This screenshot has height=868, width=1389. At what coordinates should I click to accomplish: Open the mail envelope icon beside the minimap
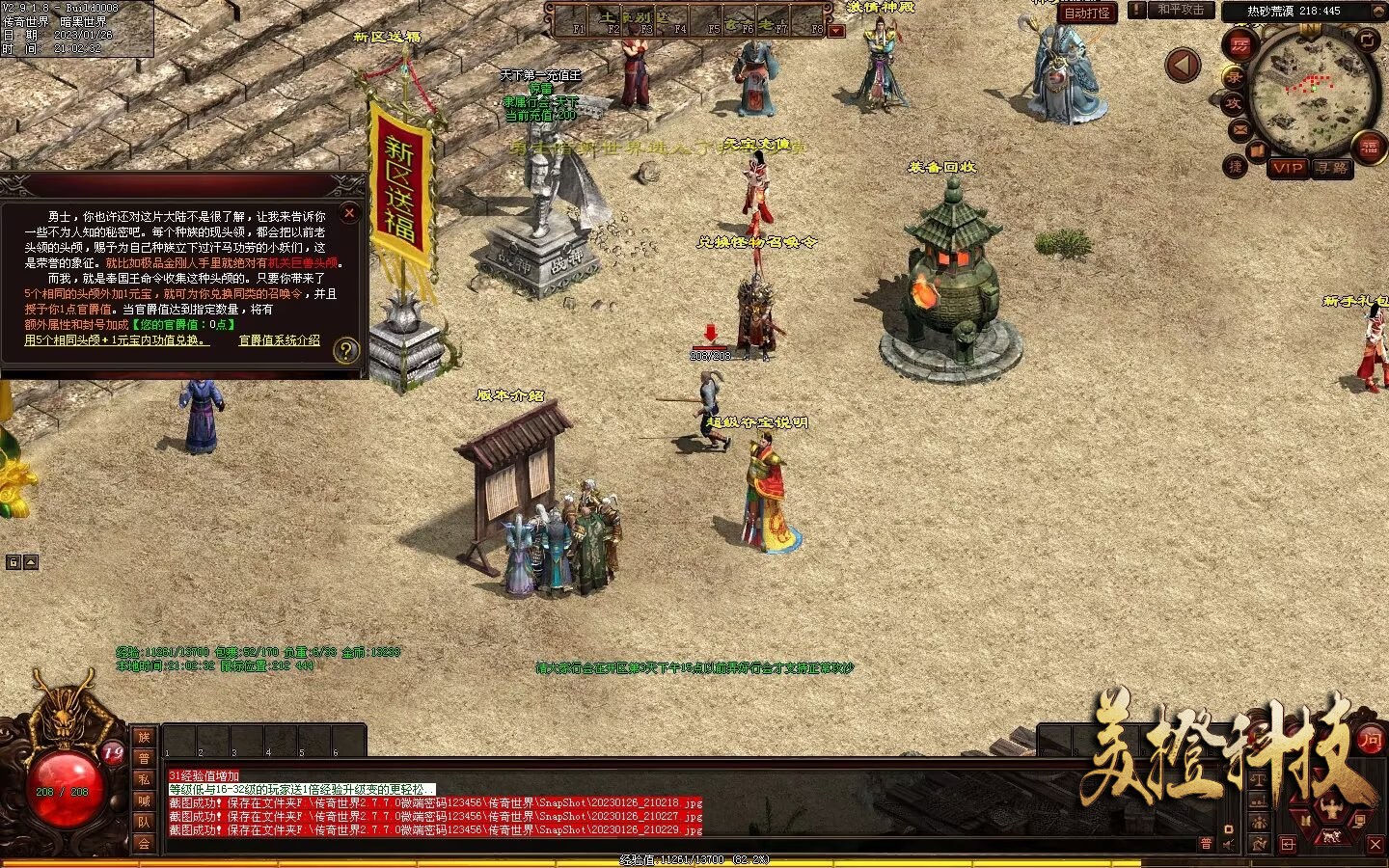[1240, 128]
